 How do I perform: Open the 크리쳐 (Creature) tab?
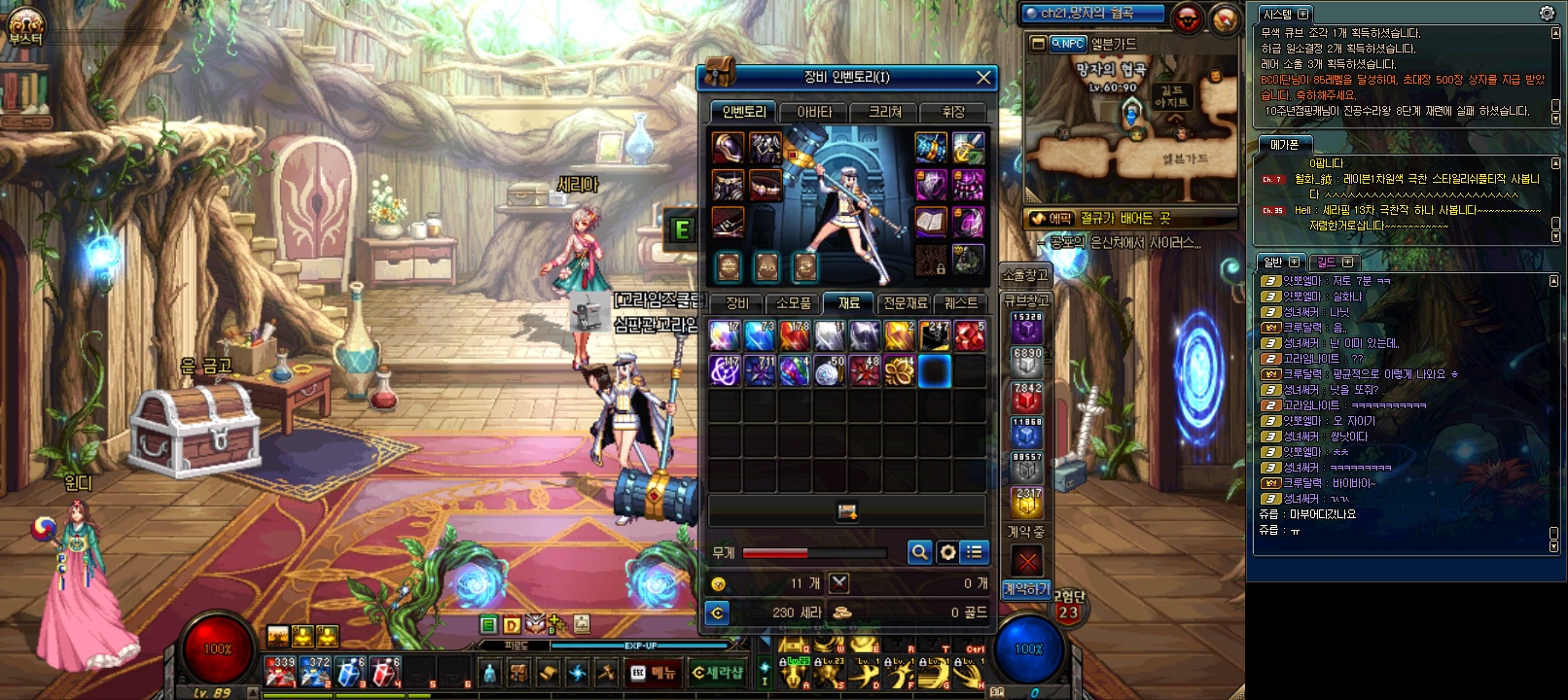click(x=884, y=112)
